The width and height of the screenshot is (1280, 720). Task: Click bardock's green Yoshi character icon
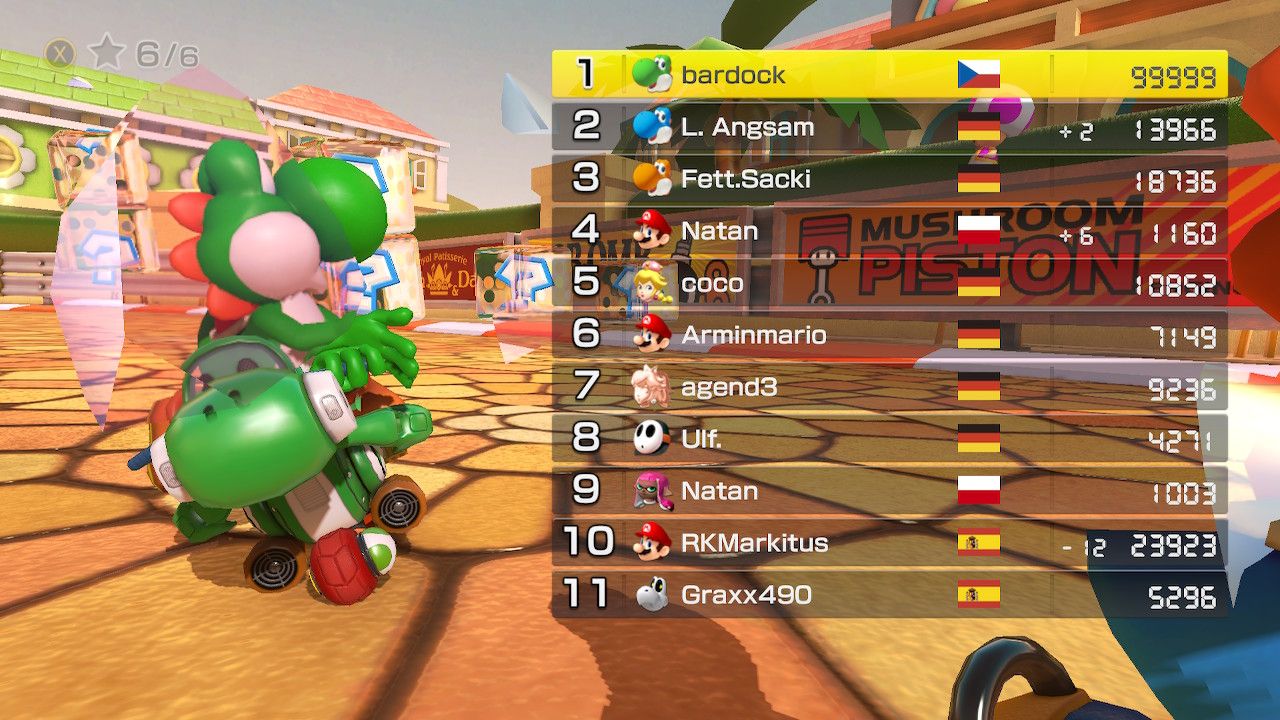click(652, 74)
